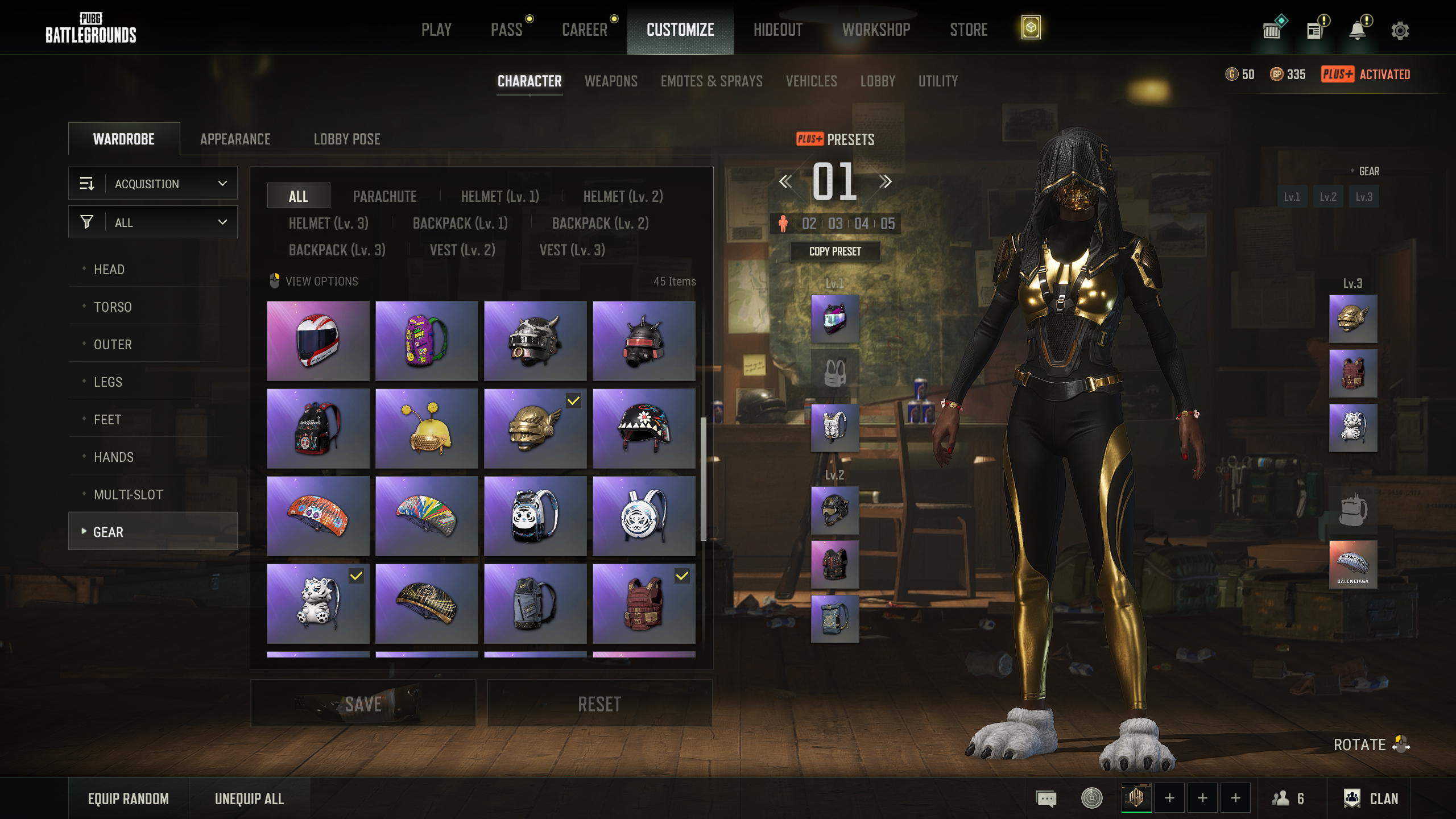This screenshot has height=819, width=1456.
Task: Filter gear by Parachute
Action: pyautogui.click(x=384, y=197)
